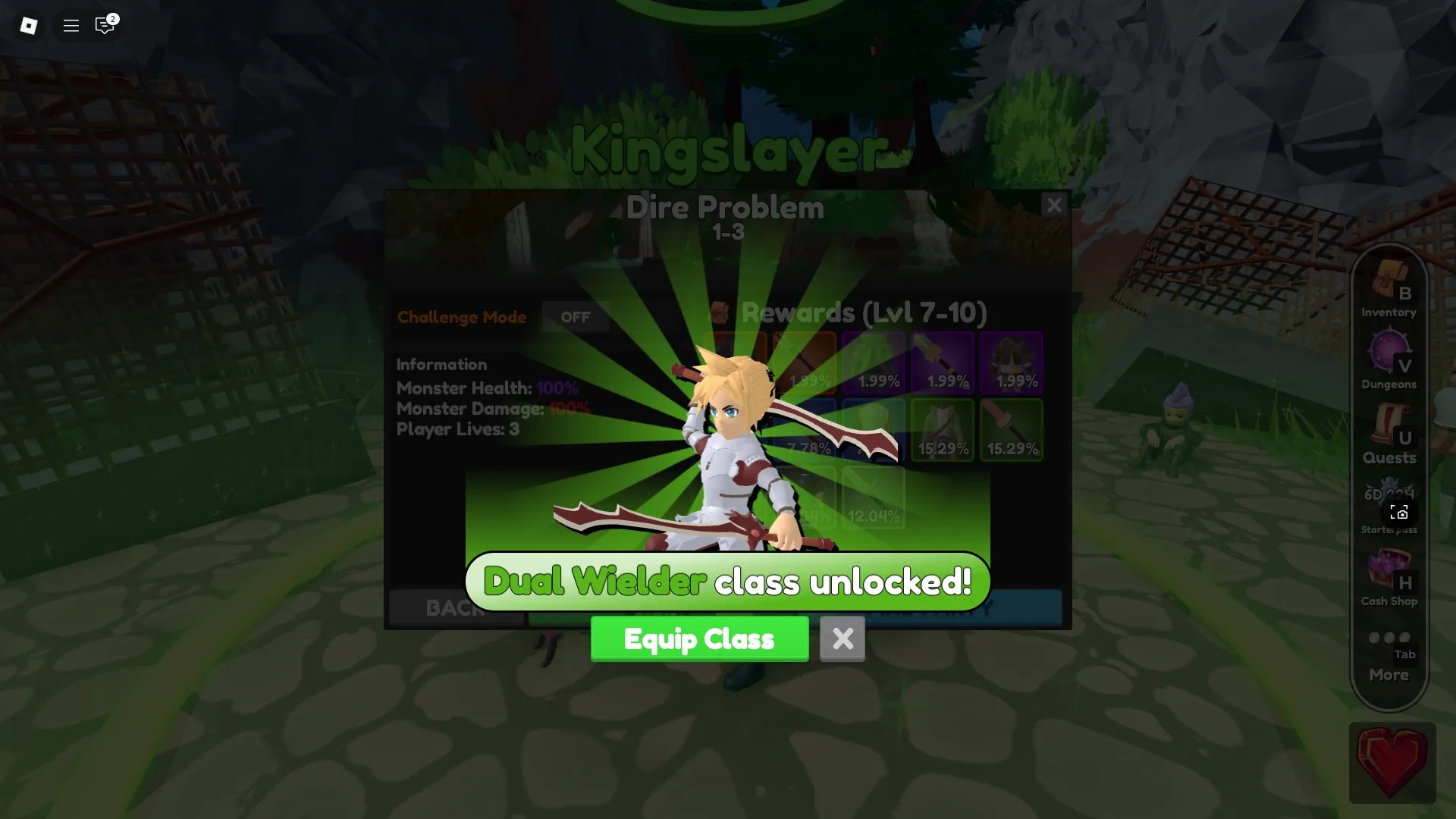Image resolution: width=1456 pixels, height=819 pixels.
Task: Click the Equip Class button
Action: pos(699,639)
